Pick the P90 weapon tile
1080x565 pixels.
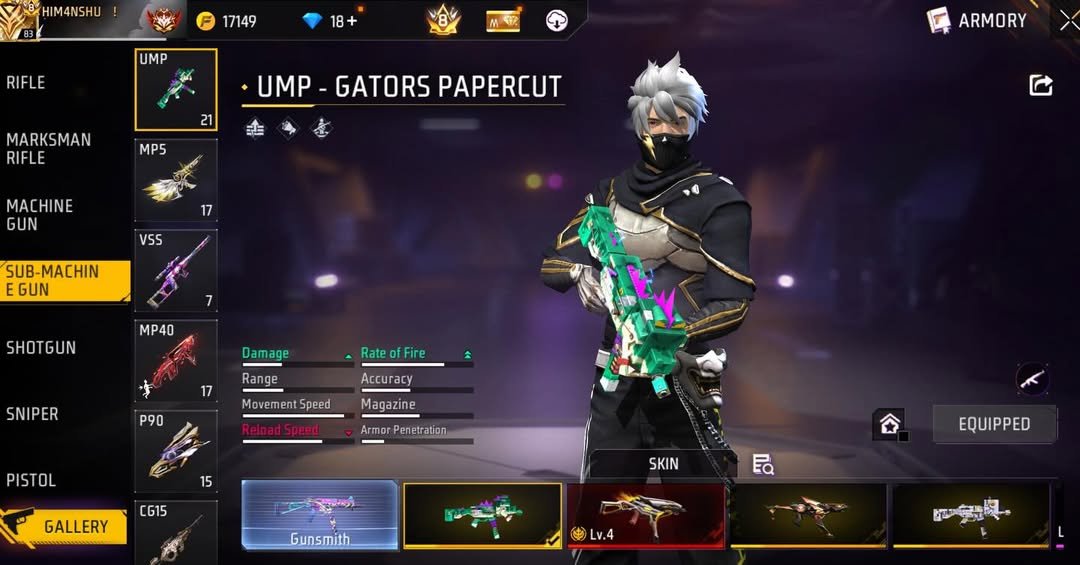pyautogui.click(x=176, y=451)
